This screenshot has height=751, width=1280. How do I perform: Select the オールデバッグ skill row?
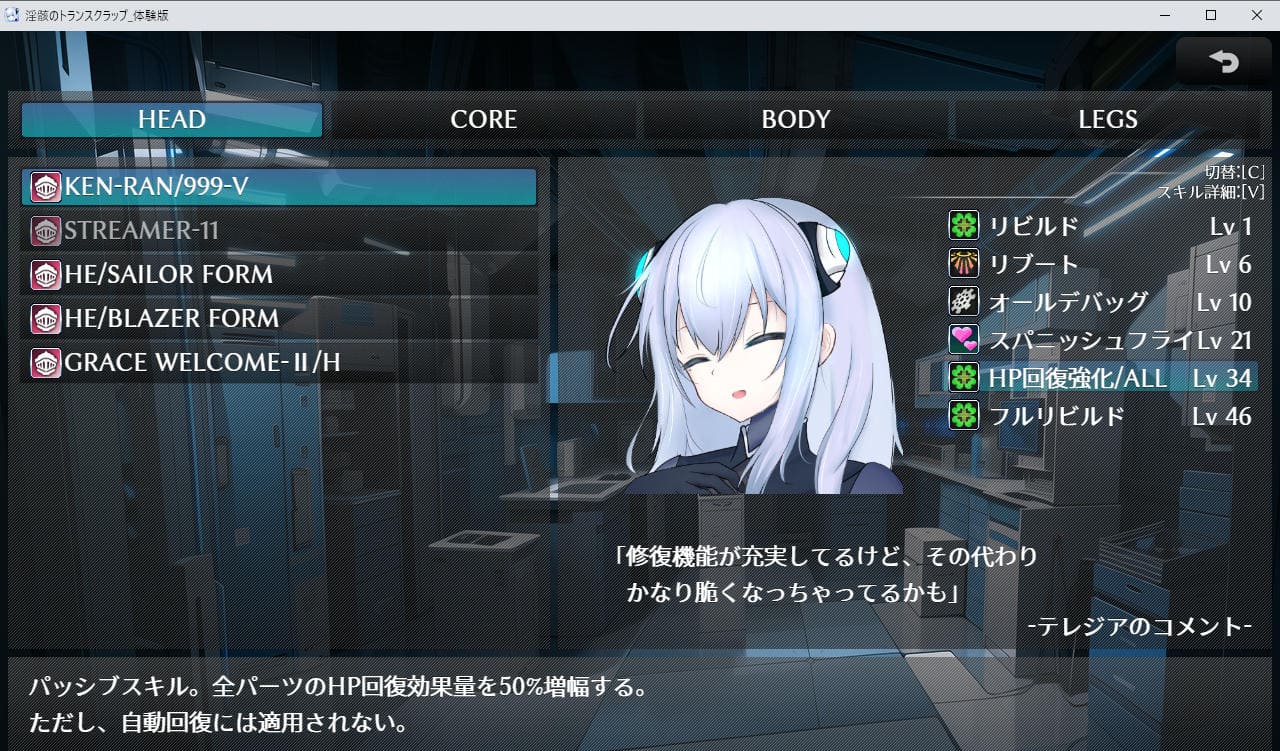[1100, 302]
